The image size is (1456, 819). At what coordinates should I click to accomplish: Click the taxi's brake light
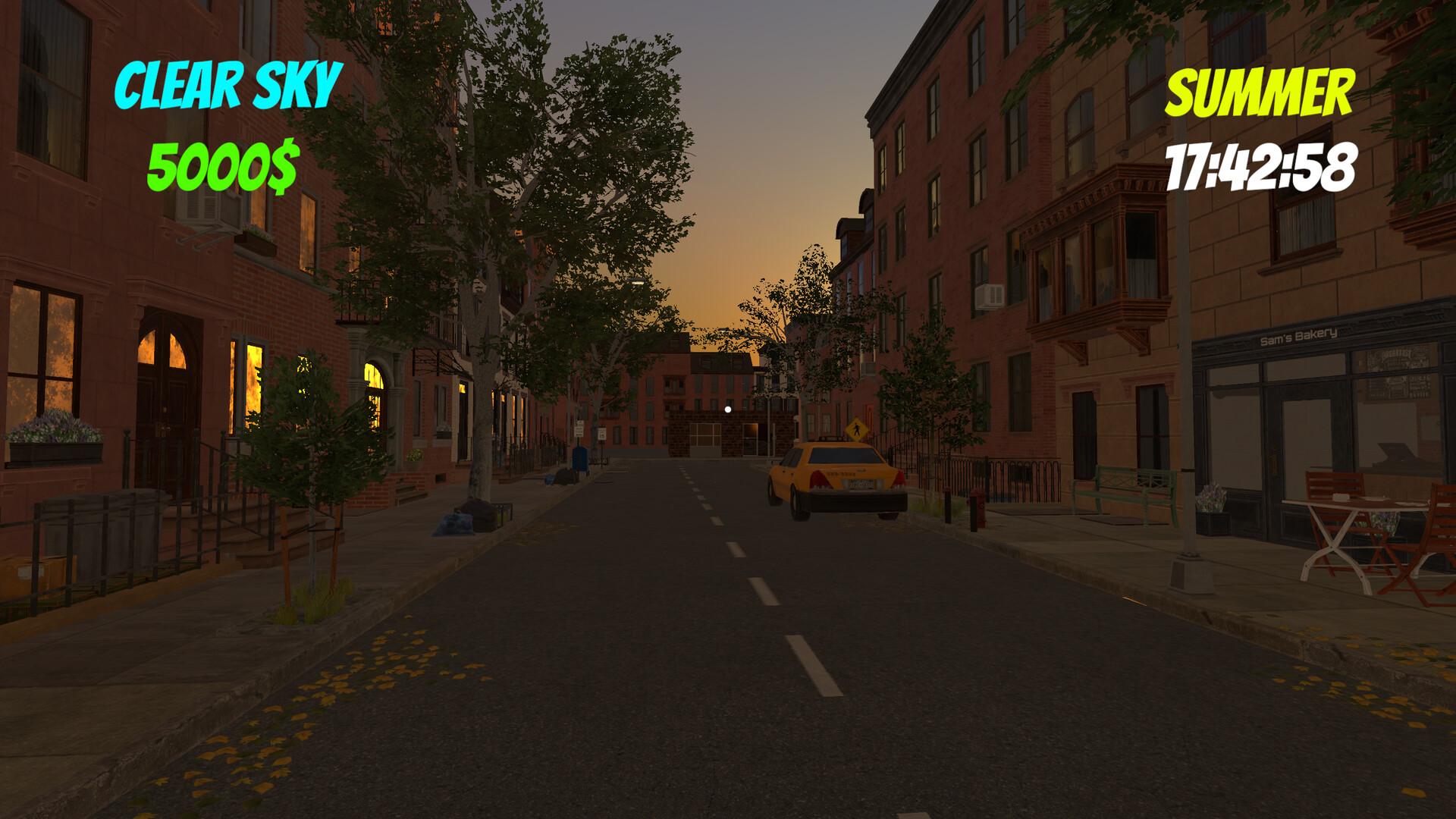pos(817,479)
